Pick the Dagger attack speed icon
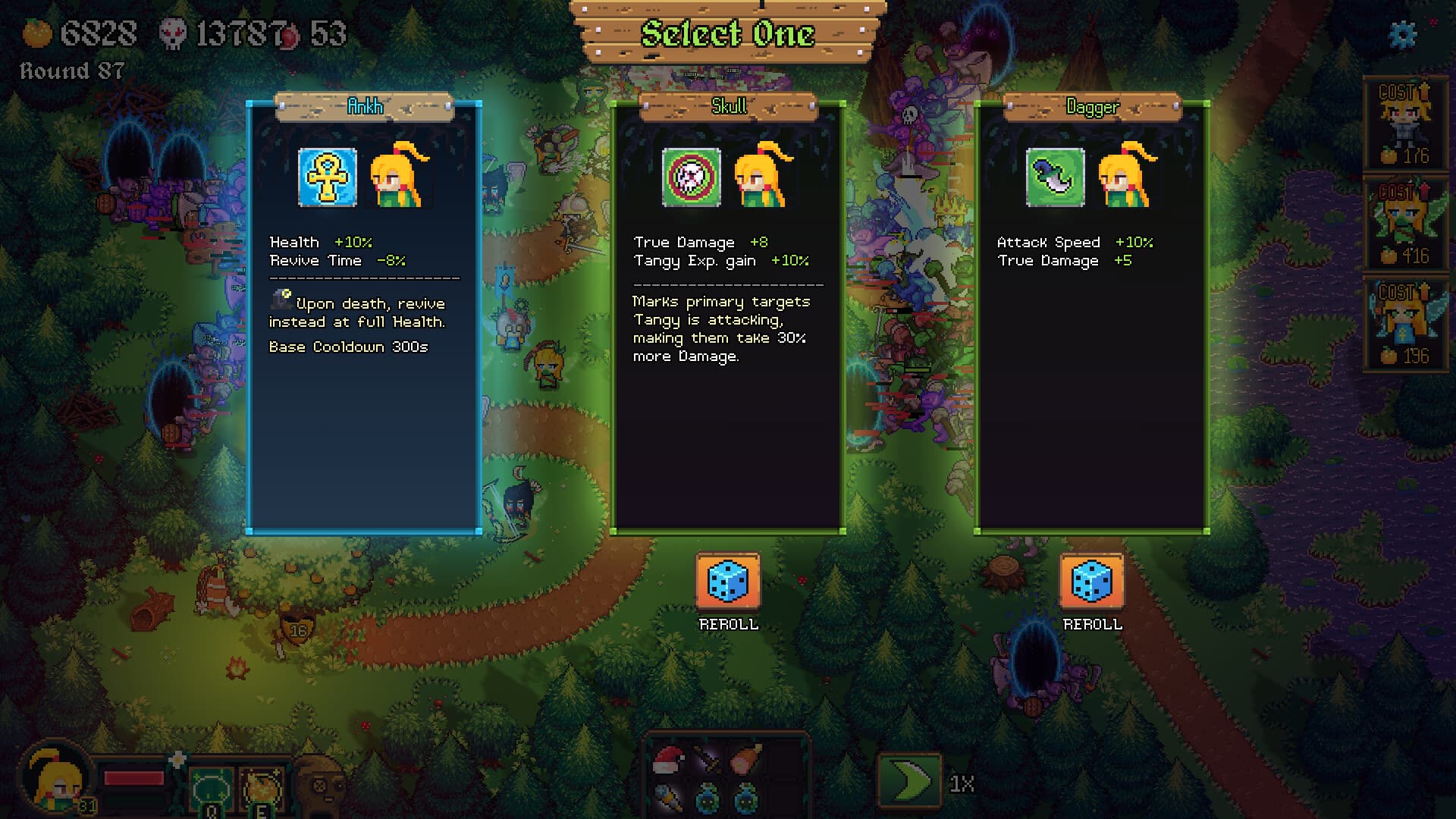 (x=1055, y=177)
